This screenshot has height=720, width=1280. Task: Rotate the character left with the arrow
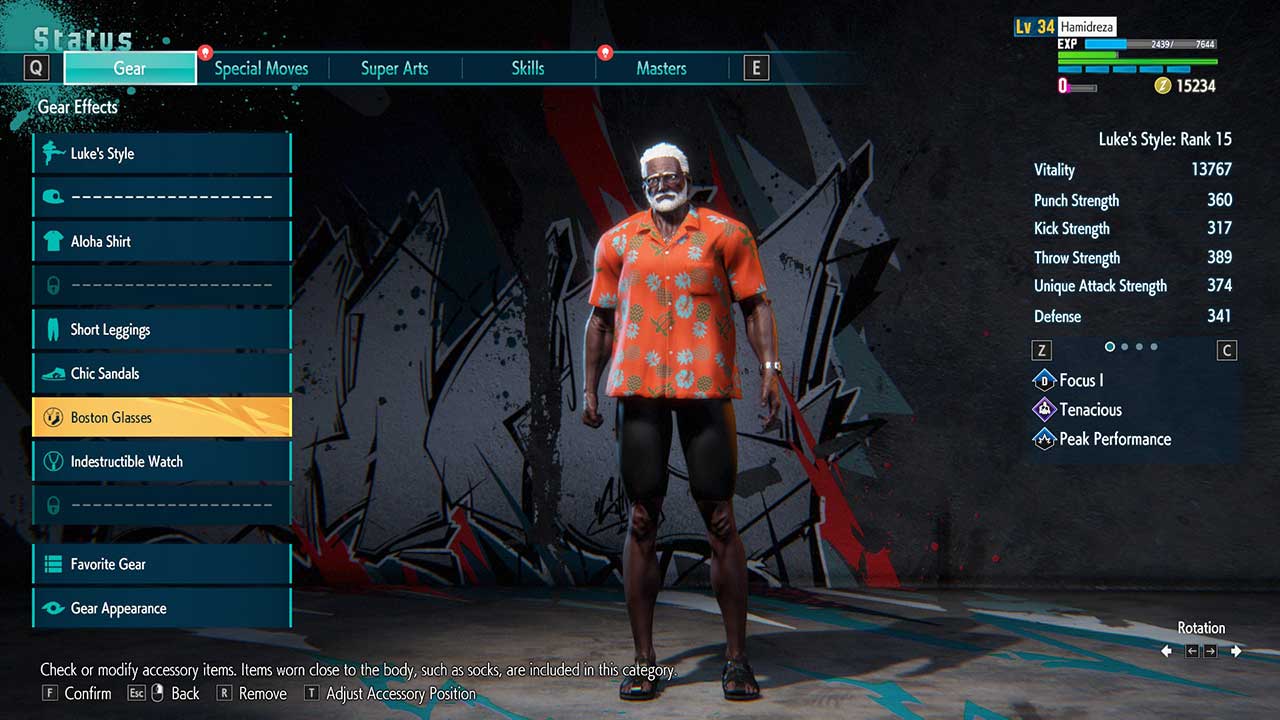pyautogui.click(x=1167, y=651)
